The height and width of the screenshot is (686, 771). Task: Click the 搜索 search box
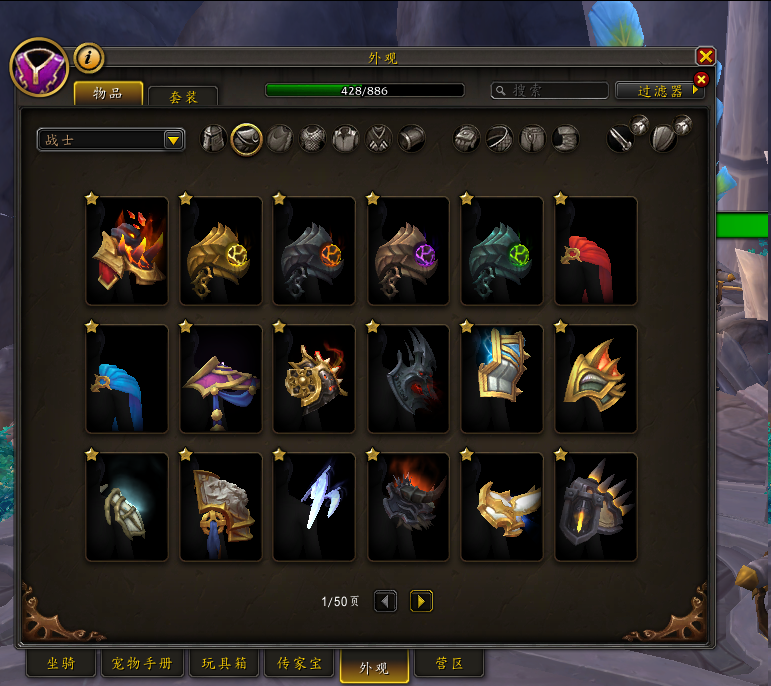pyautogui.click(x=550, y=90)
